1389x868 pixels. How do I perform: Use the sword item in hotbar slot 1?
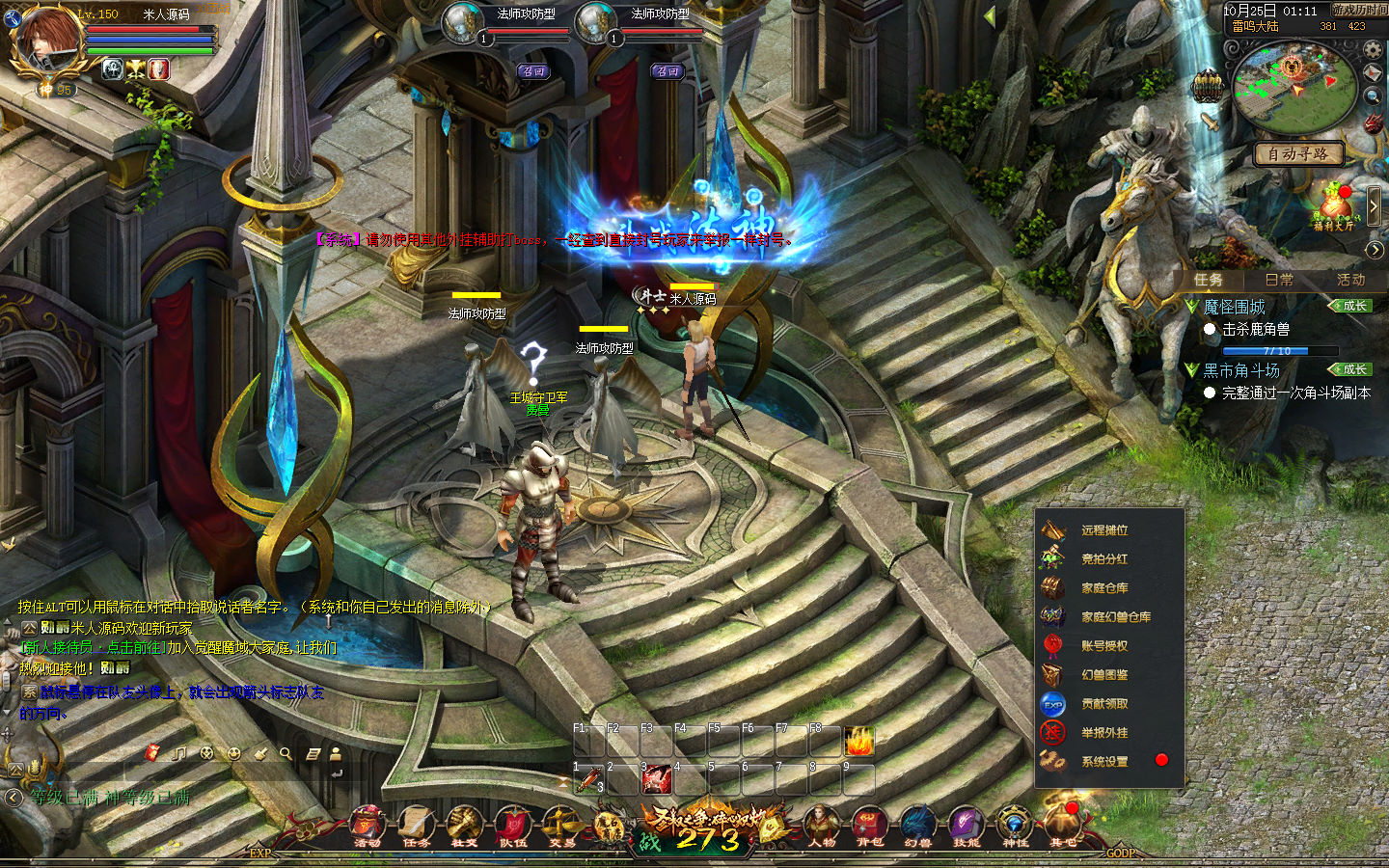[x=588, y=780]
